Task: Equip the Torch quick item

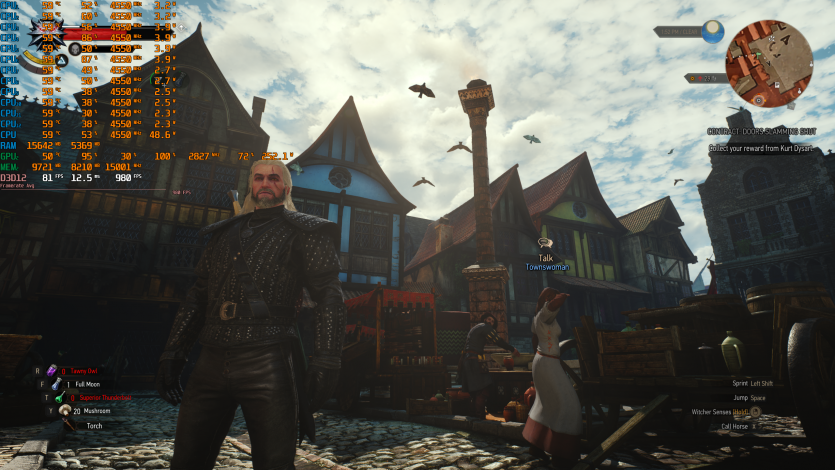Action: (68, 424)
